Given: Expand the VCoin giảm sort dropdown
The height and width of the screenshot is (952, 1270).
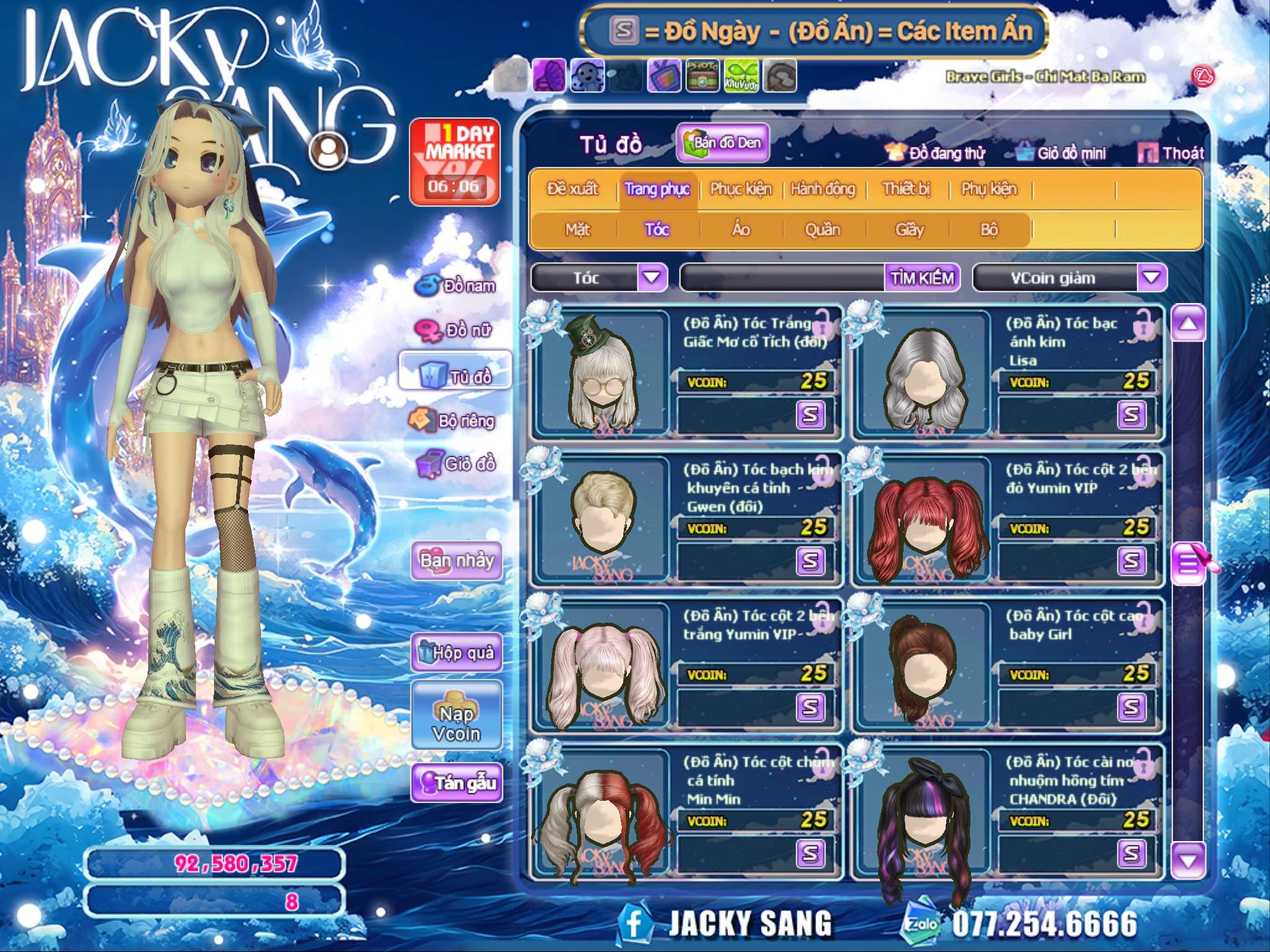Looking at the screenshot, I should pyautogui.click(x=1151, y=278).
